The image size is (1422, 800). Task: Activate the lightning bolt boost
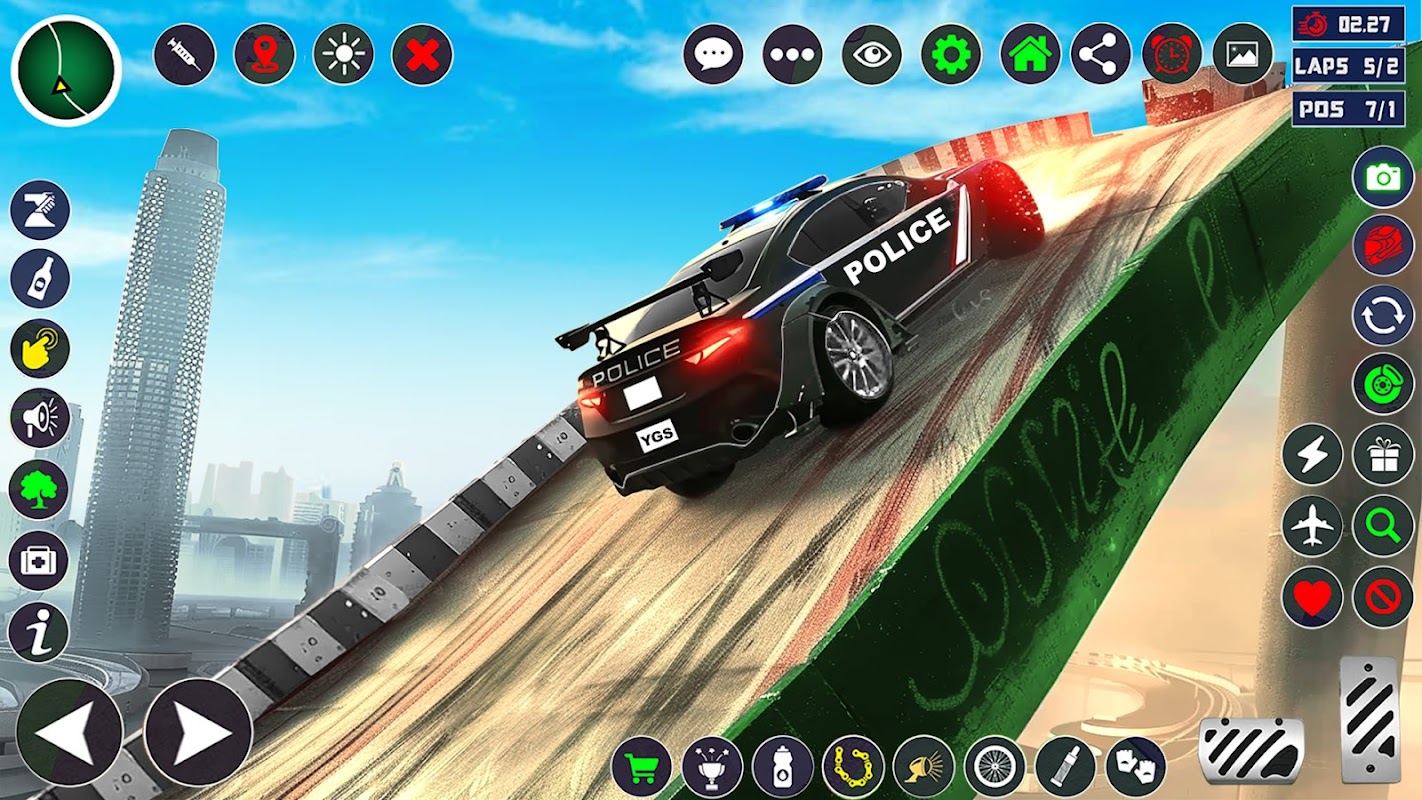(x=1312, y=455)
